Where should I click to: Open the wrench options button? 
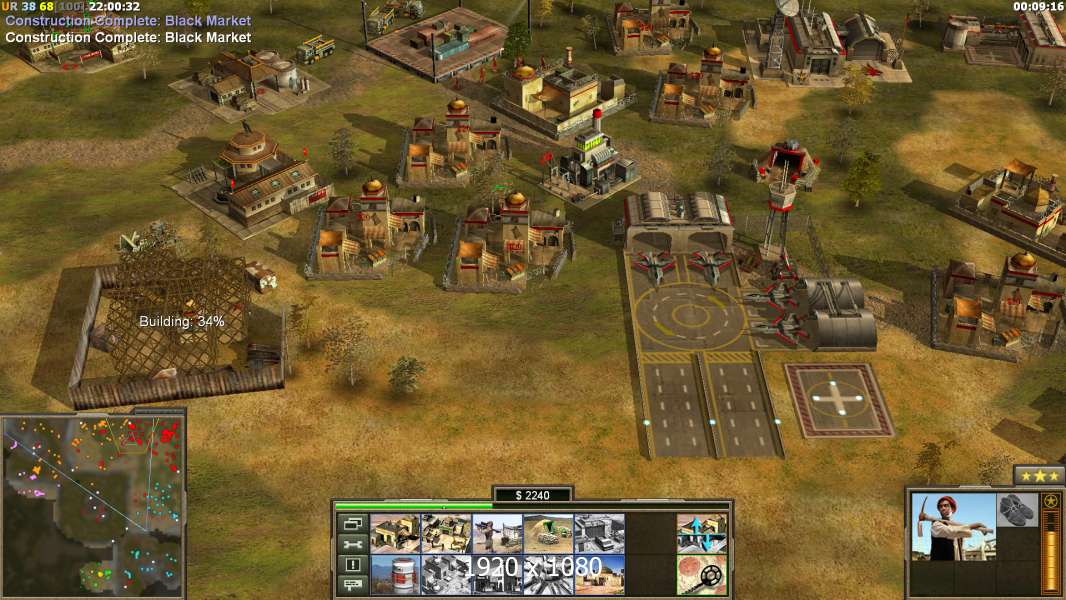pyautogui.click(x=351, y=544)
